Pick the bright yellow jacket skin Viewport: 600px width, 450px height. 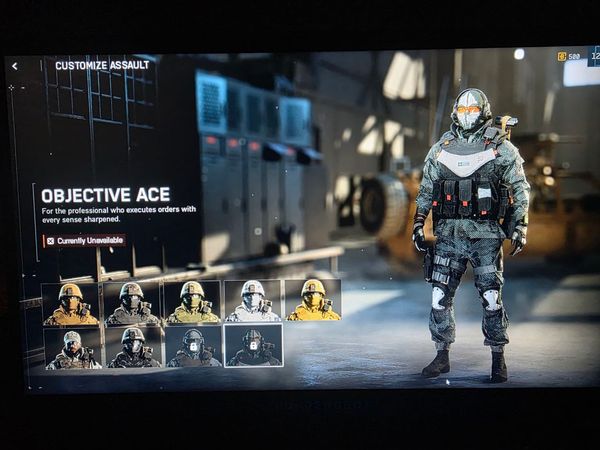[x=313, y=300]
